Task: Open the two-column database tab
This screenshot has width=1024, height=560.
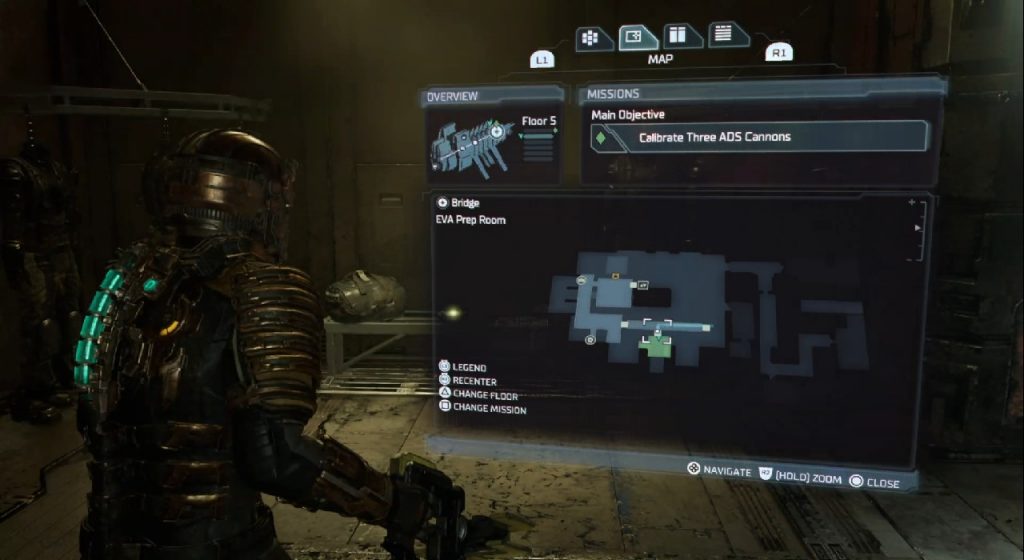Action: (x=682, y=36)
